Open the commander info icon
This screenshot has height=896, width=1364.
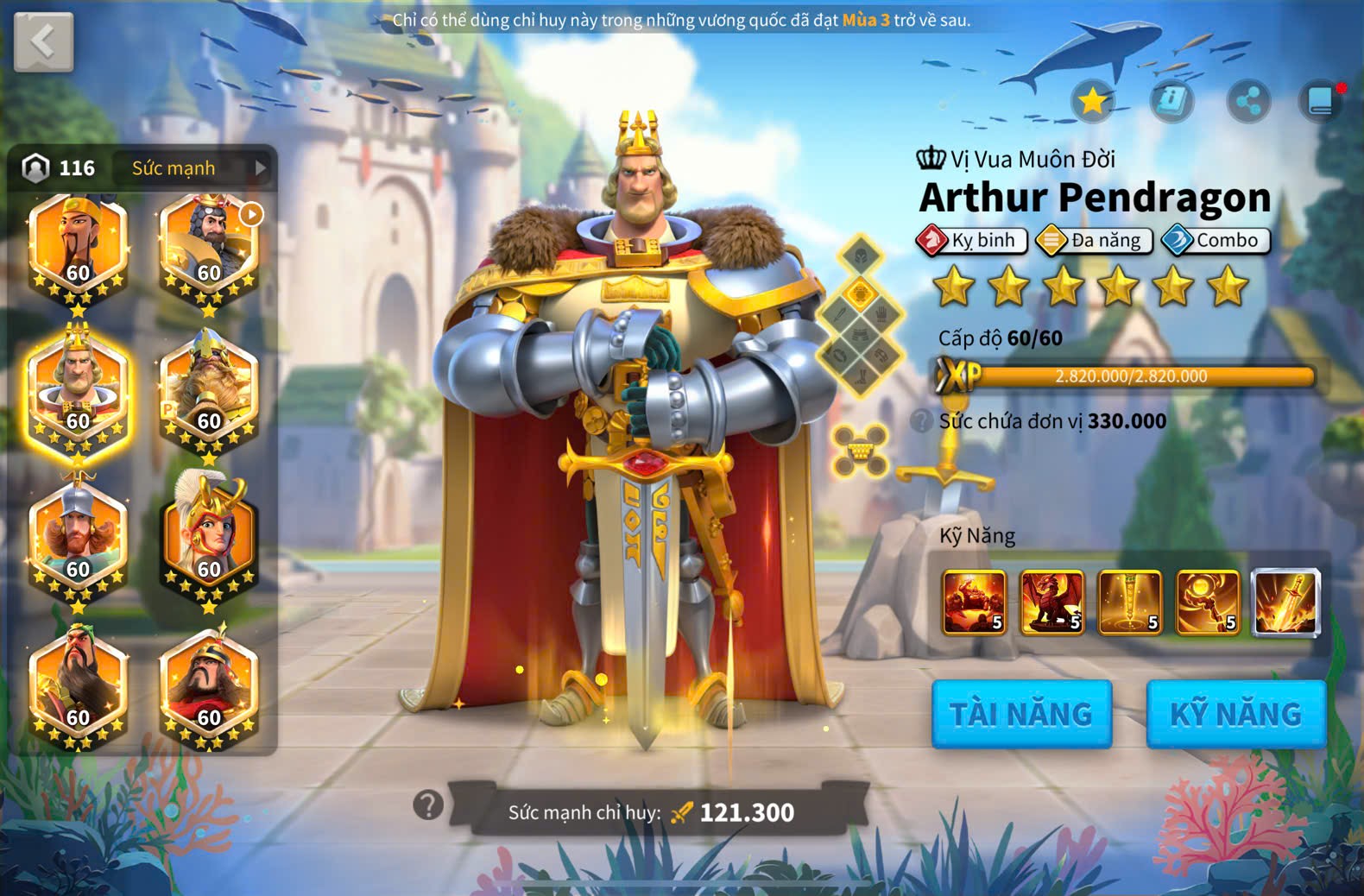pyautogui.click(x=1171, y=101)
